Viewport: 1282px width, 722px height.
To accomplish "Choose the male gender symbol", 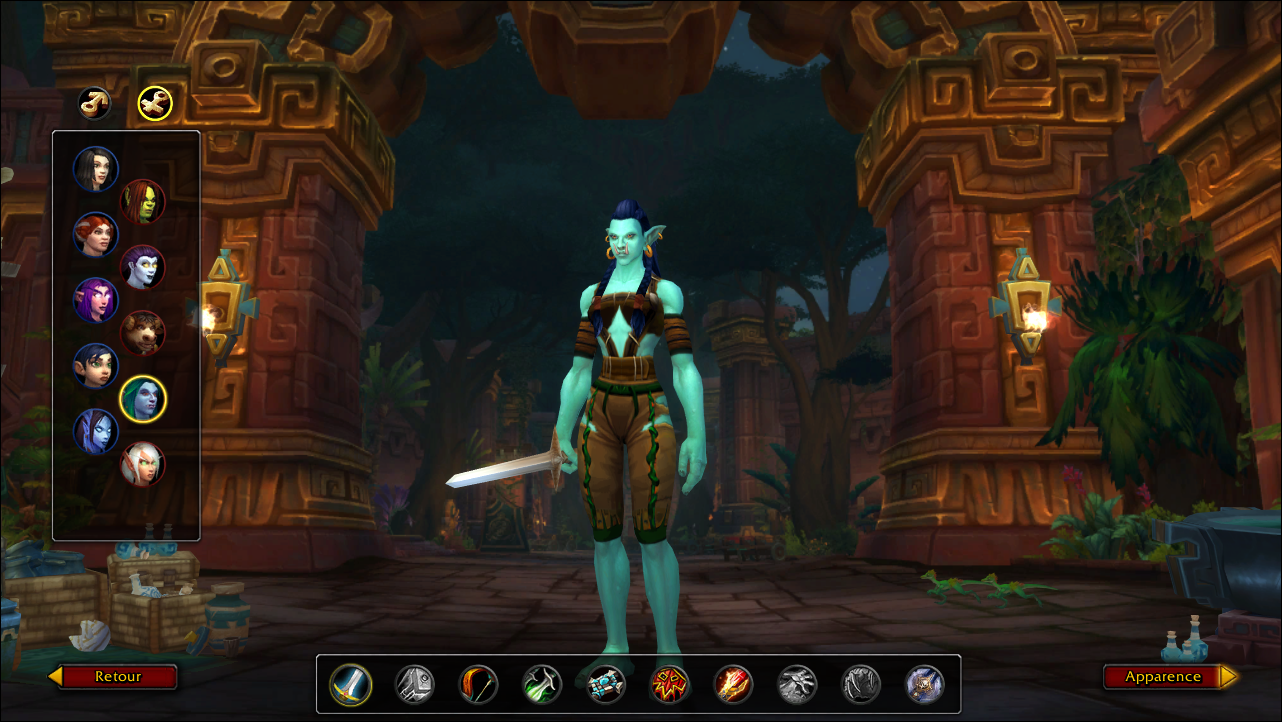I will [x=95, y=102].
